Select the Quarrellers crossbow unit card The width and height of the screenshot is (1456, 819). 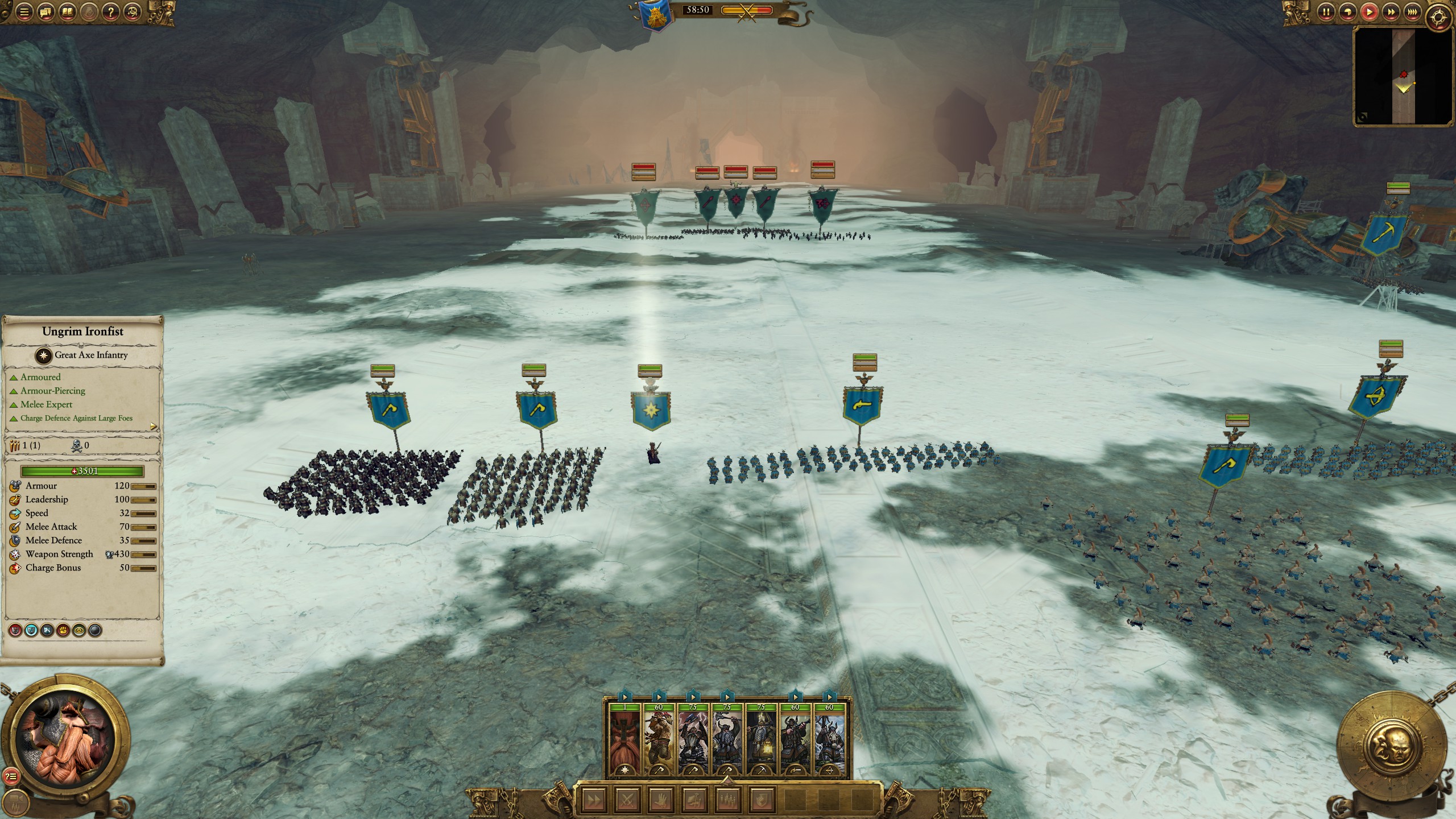[830, 739]
